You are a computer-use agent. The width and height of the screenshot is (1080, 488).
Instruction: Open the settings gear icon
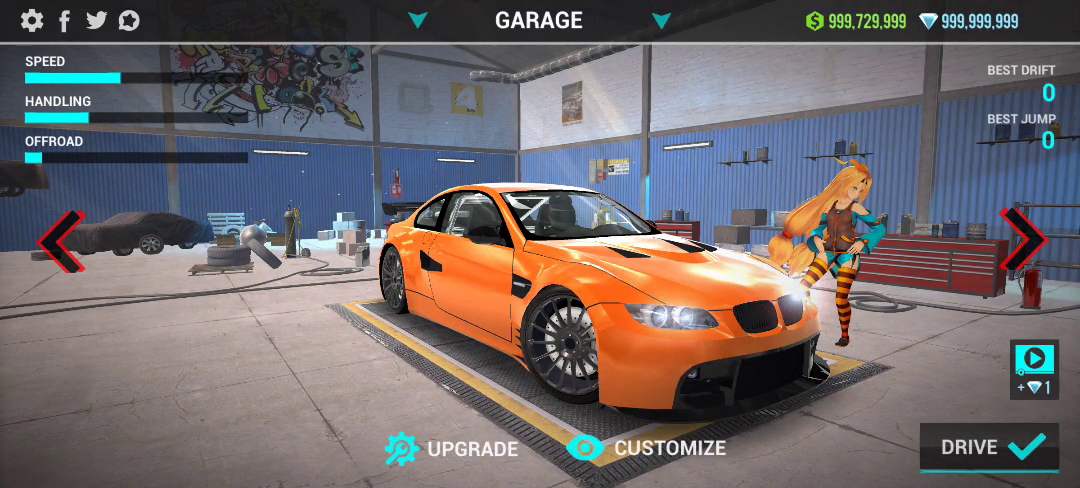pyautogui.click(x=32, y=20)
